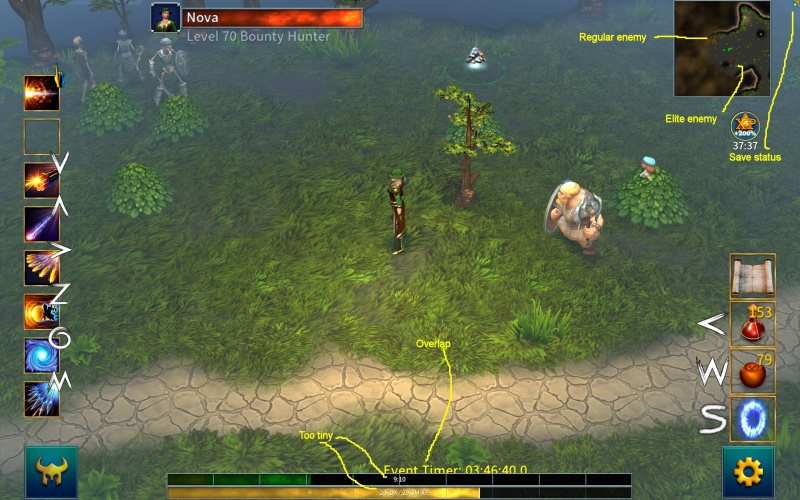Viewport: 800px width, 500px height.
Task: Activate the fiery beam skill at top
Action: point(42,93)
